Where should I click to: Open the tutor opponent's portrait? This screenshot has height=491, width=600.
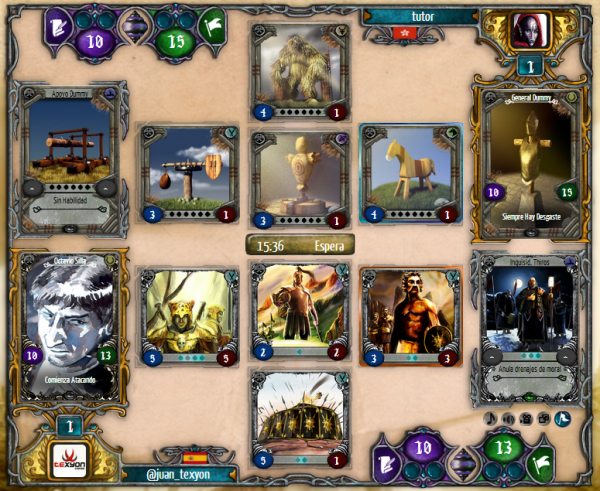pos(528,32)
